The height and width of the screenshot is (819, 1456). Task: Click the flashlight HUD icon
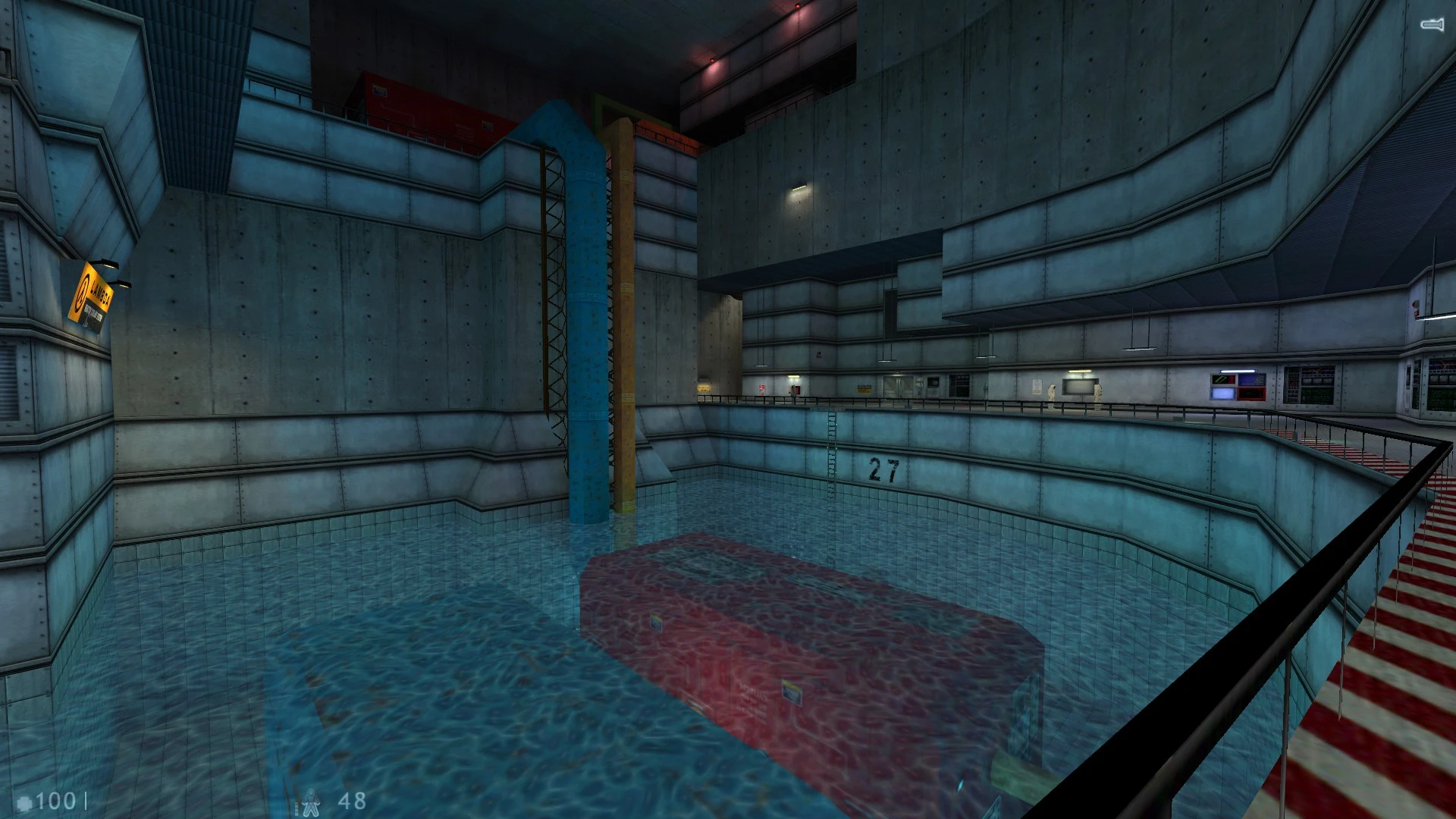pyautogui.click(x=1431, y=25)
